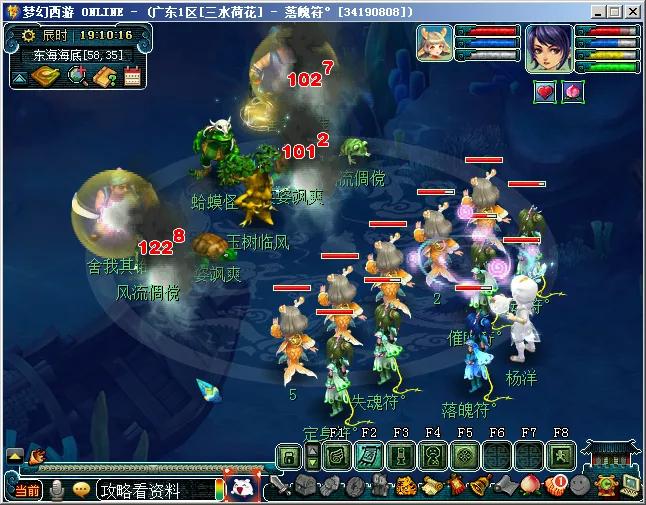The image size is (646, 505).
Task: Collapse the top-left panel with the arrow button
Action: point(19,77)
